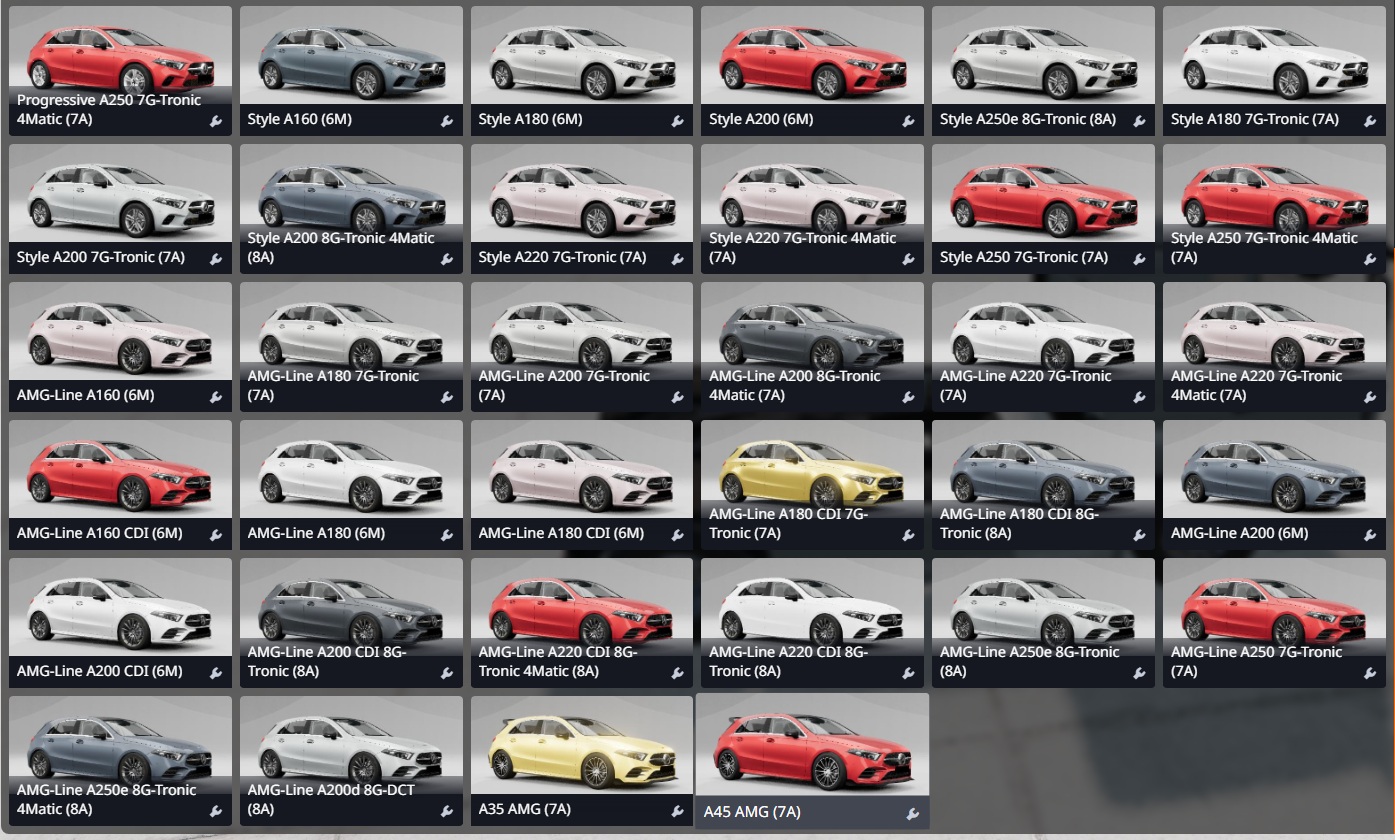Choose the Style A160 (6M) car
Image resolution: width=1395 pixels, height=840 pixels.
point(351,60)
